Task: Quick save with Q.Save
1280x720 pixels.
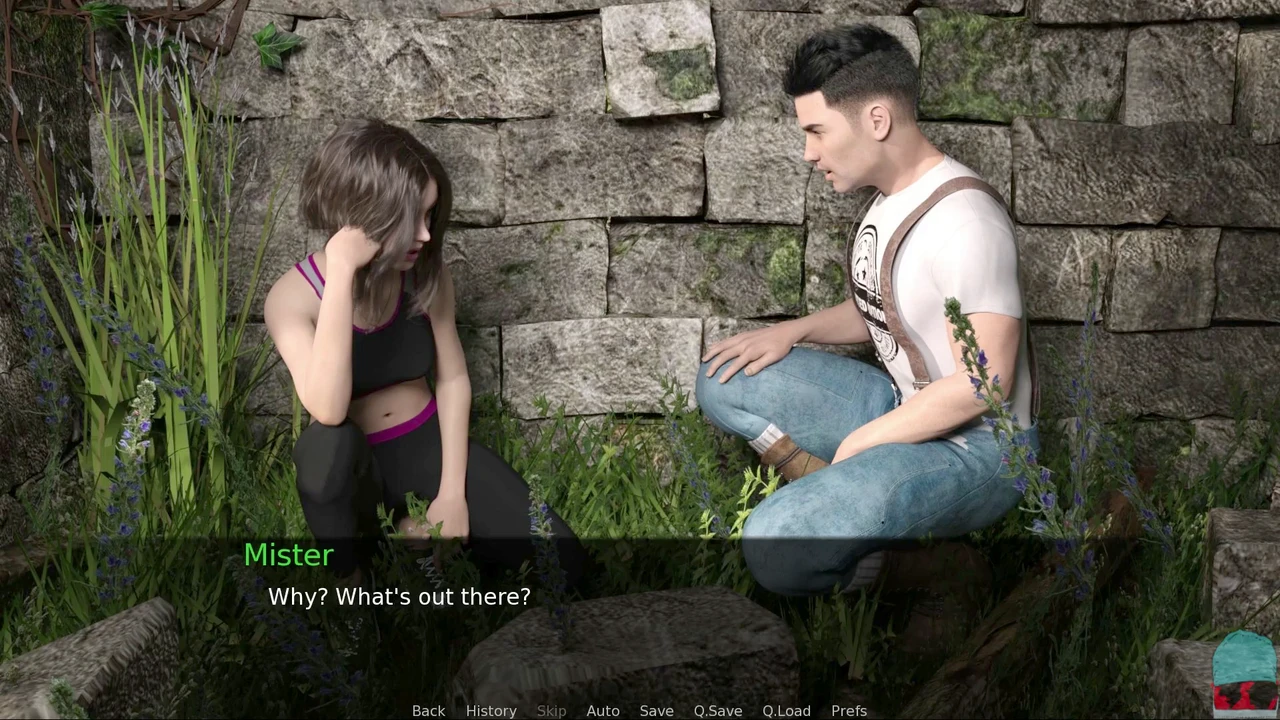Action: click(718, 710)
